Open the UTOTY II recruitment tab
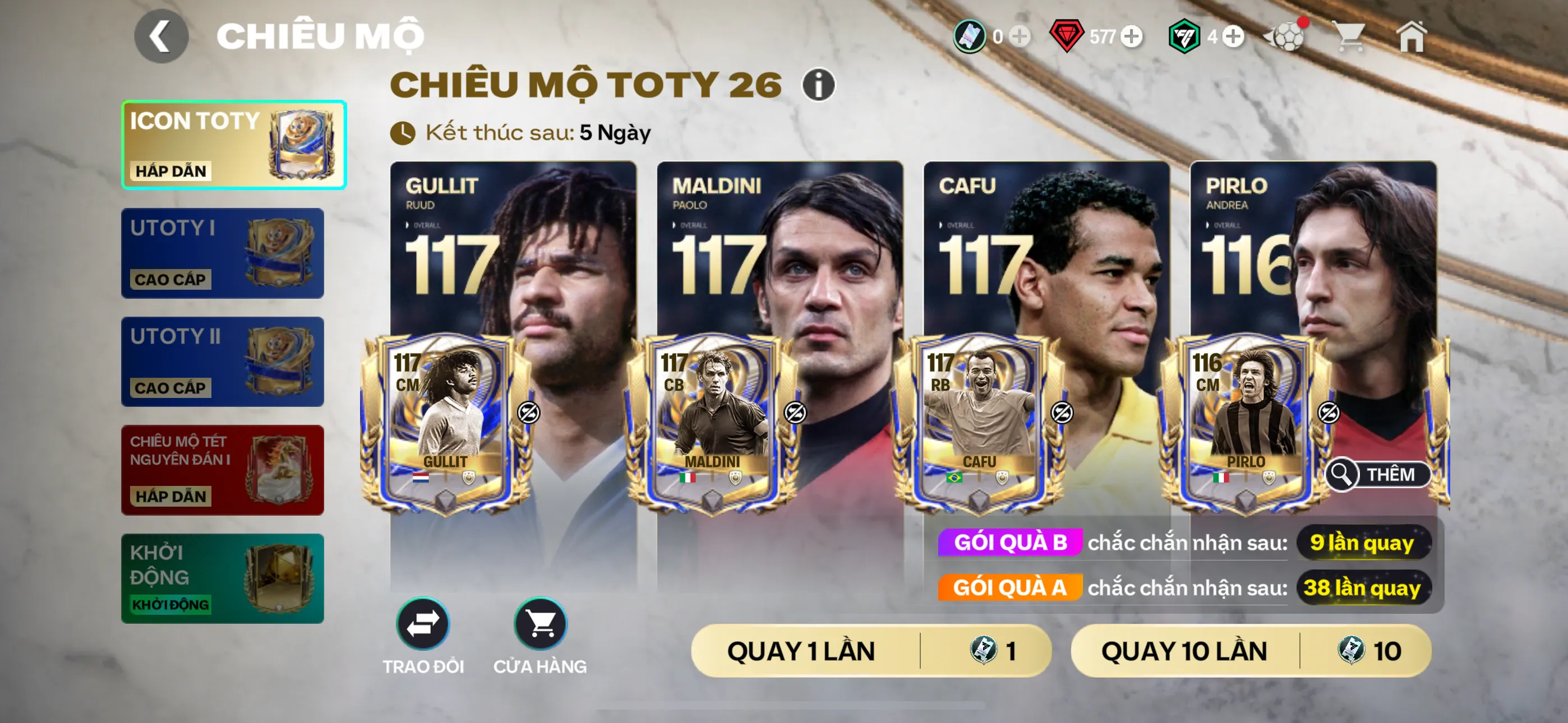The image size is (1568, 723). [x=222, y=361]
